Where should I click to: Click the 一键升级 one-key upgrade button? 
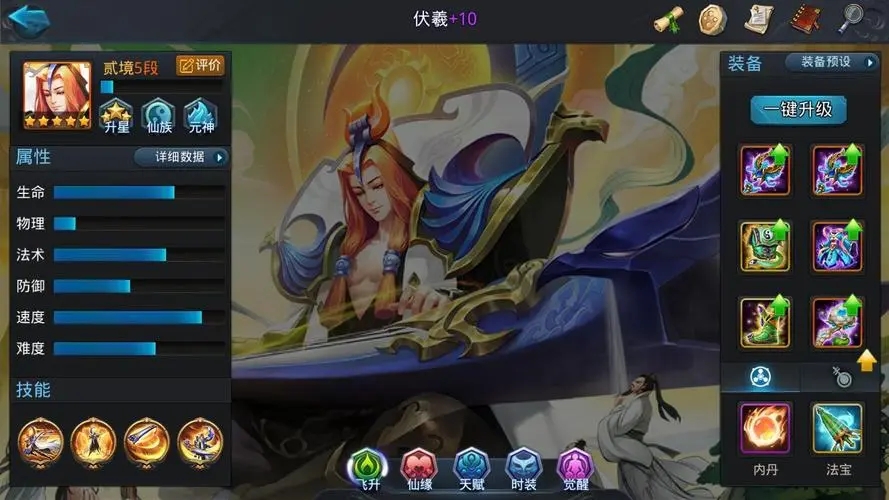[x=797, y=109]
